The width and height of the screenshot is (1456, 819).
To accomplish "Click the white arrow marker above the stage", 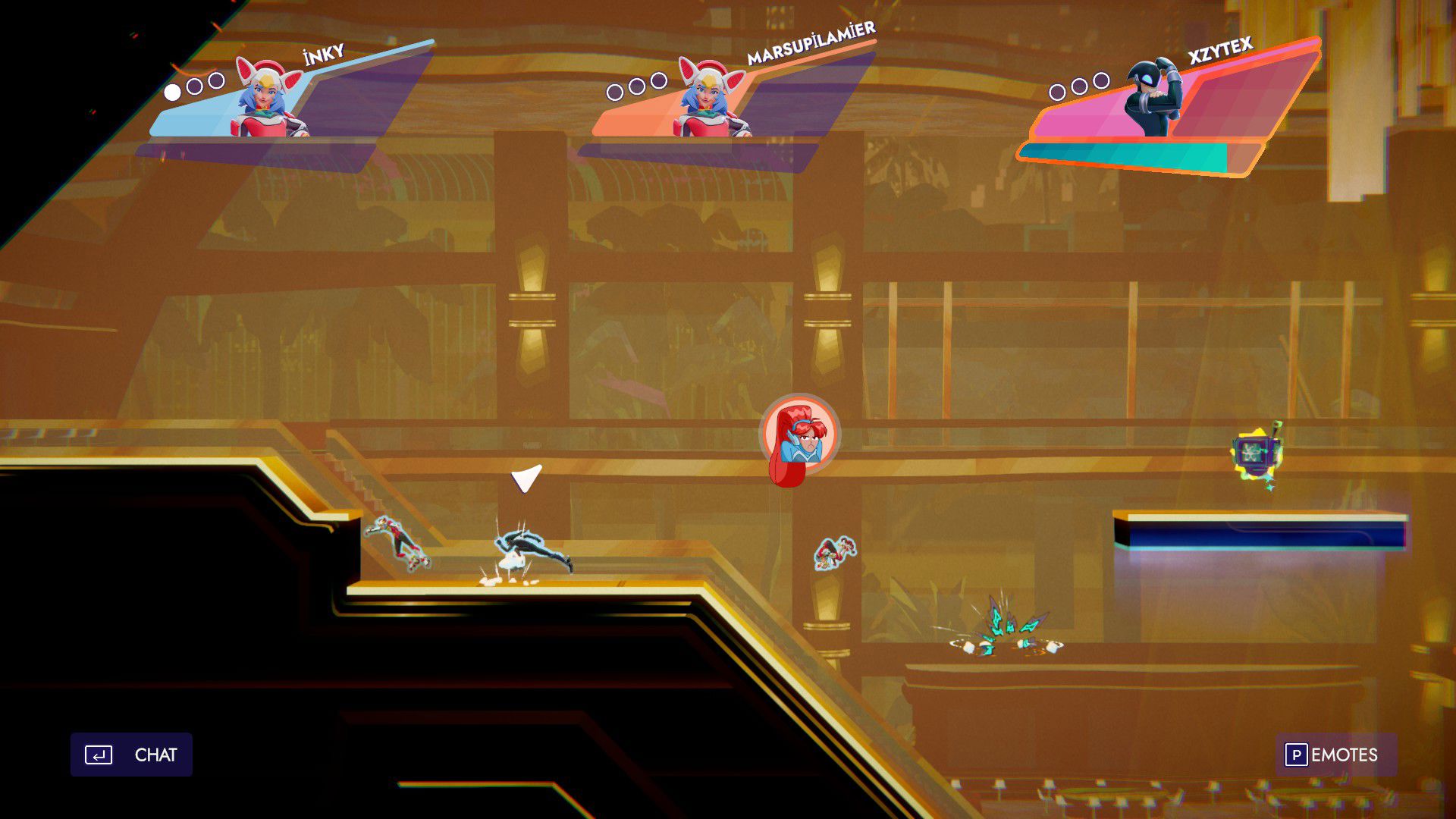I will 526,477.
